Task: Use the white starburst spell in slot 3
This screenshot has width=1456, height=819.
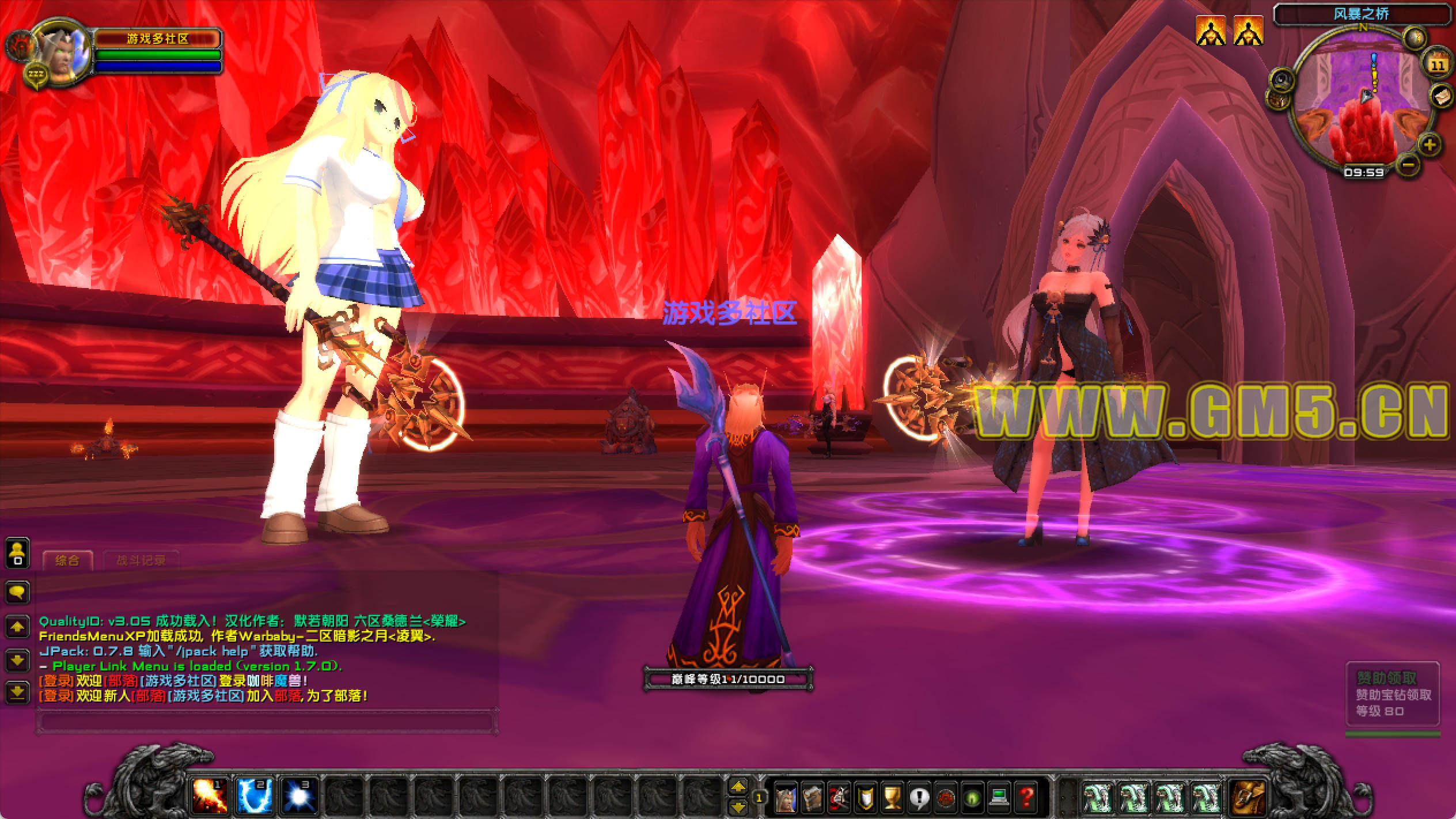Action: point(299,797)
